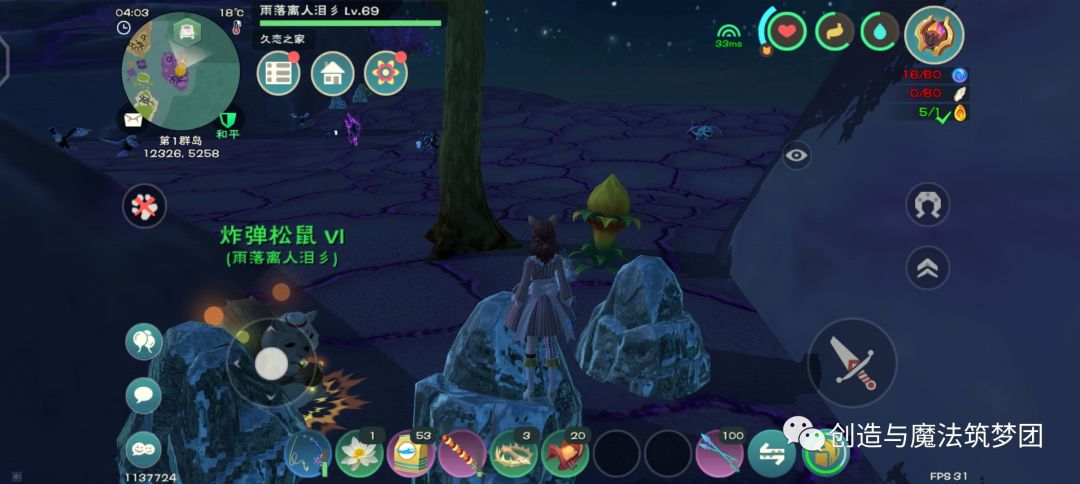Tap the house home button
This screenshot has height=484, width=1080.
tap(332, 73)
